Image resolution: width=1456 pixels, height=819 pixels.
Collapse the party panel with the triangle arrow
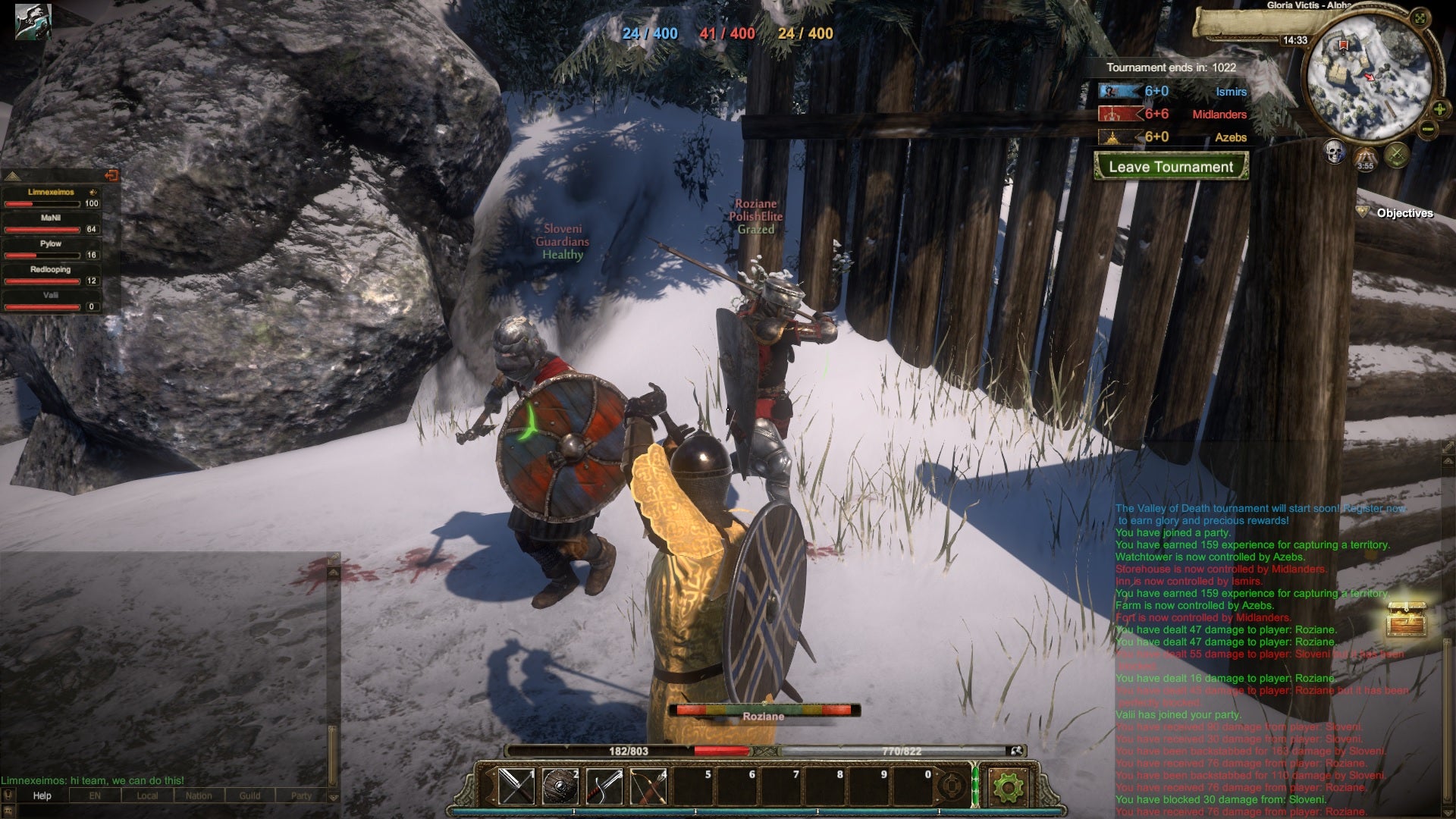tap(12, 176)
